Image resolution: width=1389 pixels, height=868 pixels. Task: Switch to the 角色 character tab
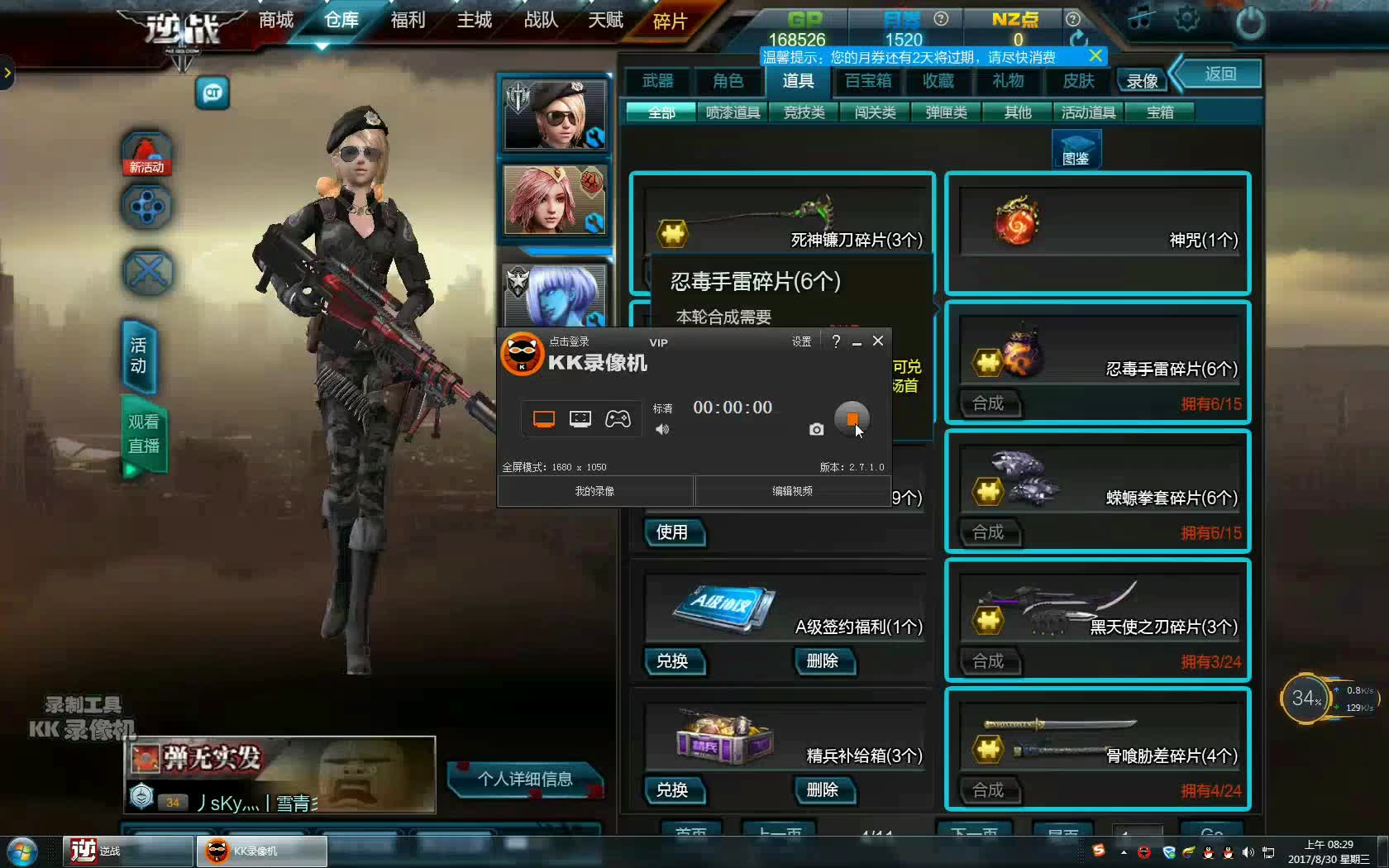728,81
